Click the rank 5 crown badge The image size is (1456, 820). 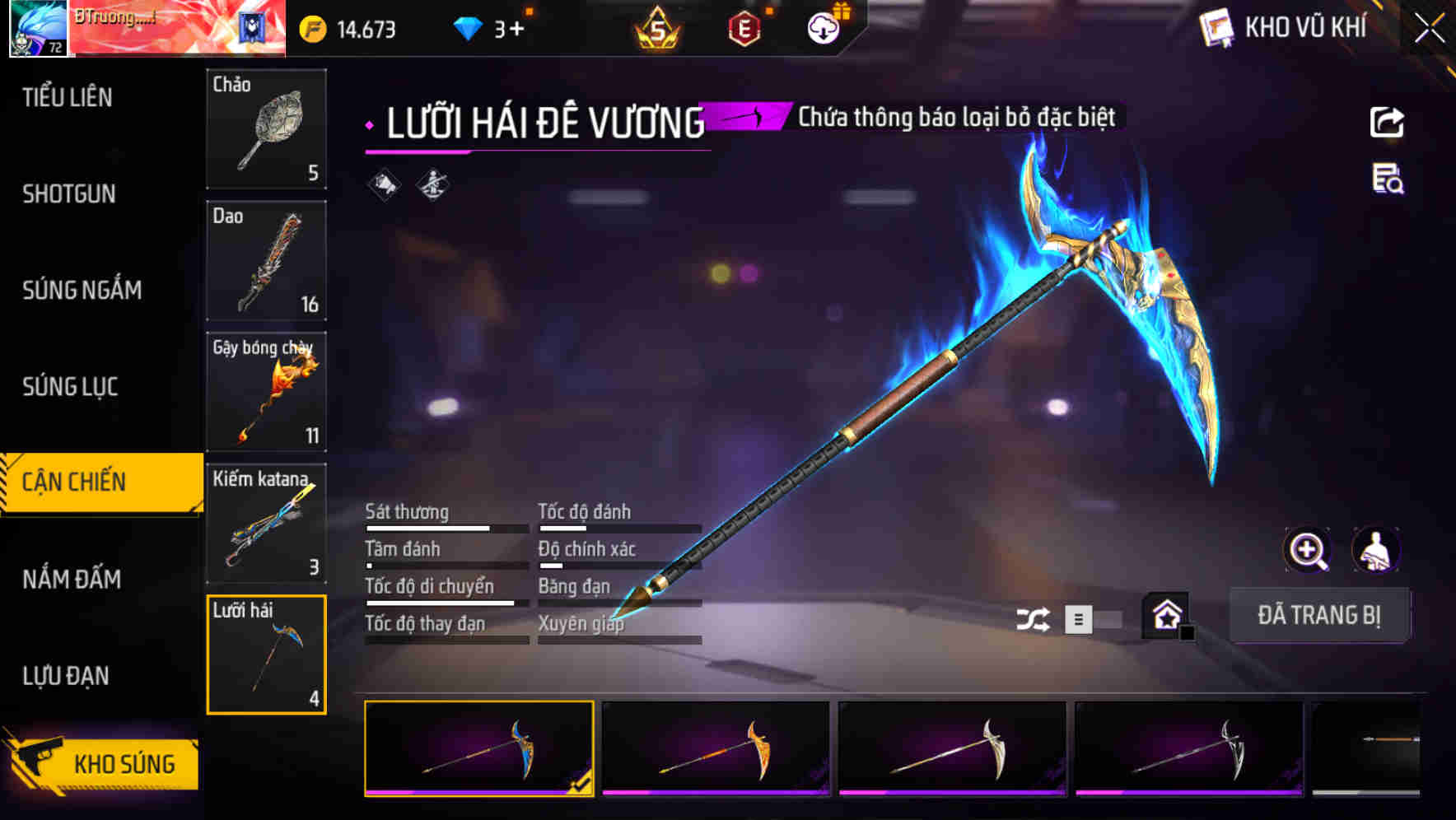pos(659,27)
